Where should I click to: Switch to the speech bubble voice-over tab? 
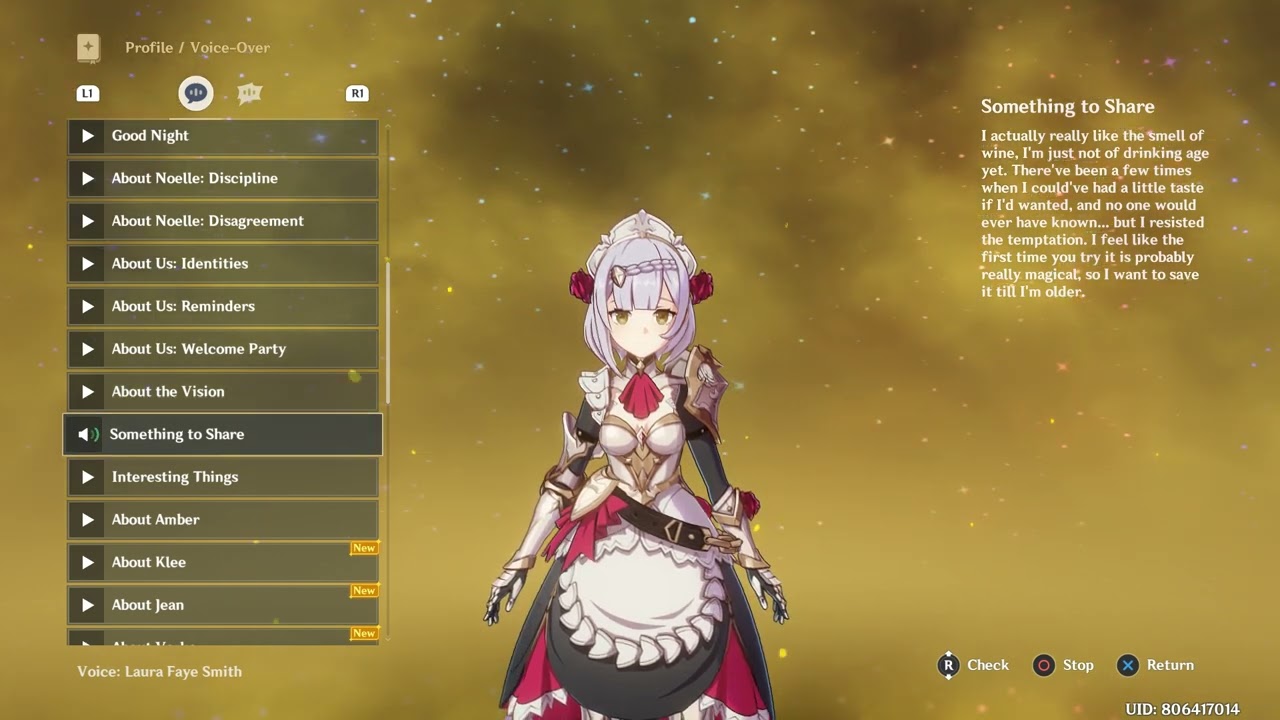click(x=196, y=93)
